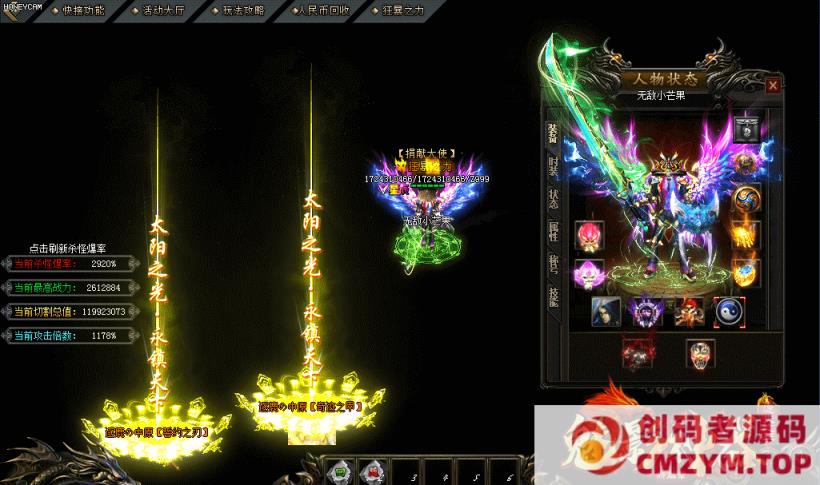Switch to the 时装 tab
Viewport: 820px width, 485px height.
click(x=553, y=166)
